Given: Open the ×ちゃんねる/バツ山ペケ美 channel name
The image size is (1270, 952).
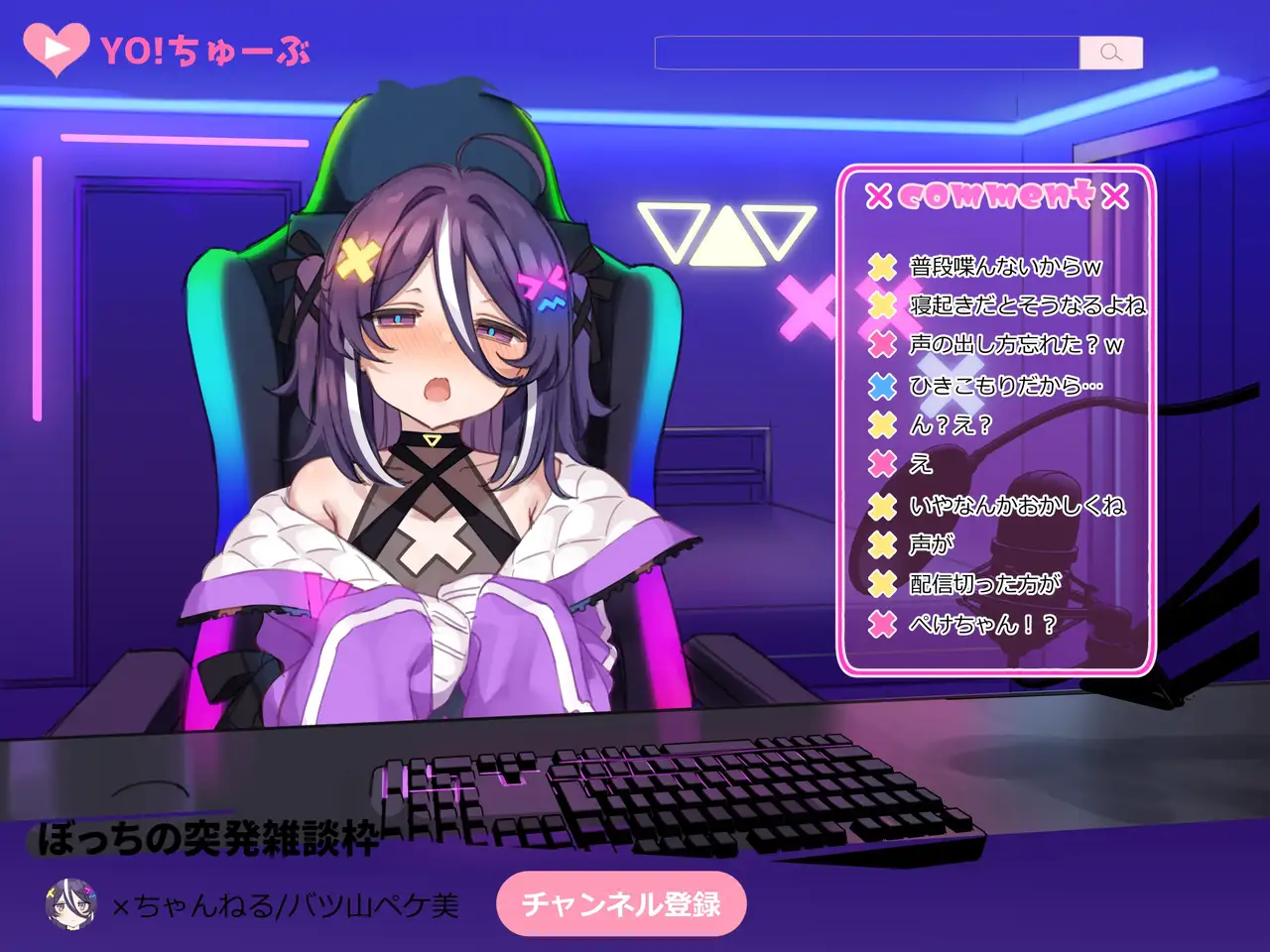Looking at the screenshot, I should (x=286, y=904).
